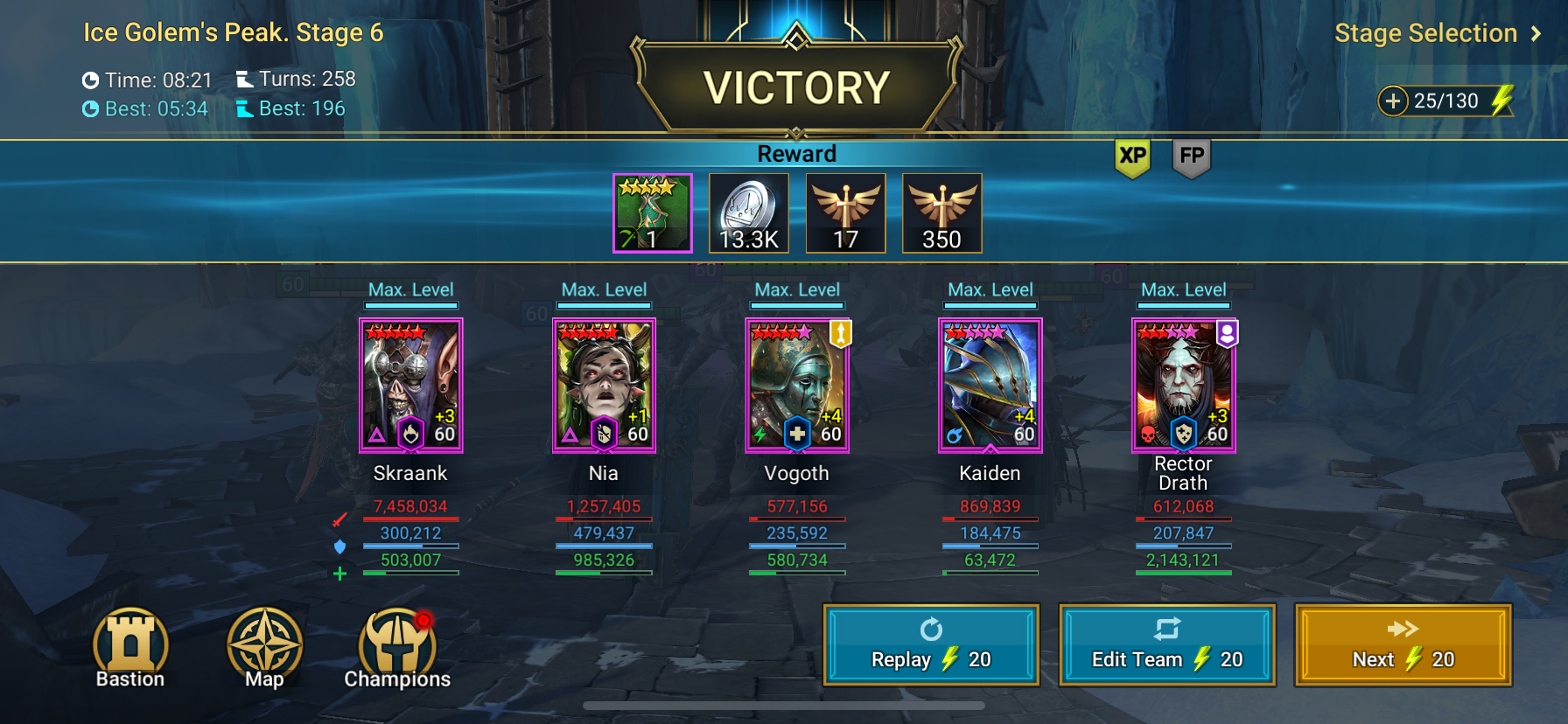1568x724 pixels.
Task: Inspect the five-star artifact reward
Action: [653, 213]
